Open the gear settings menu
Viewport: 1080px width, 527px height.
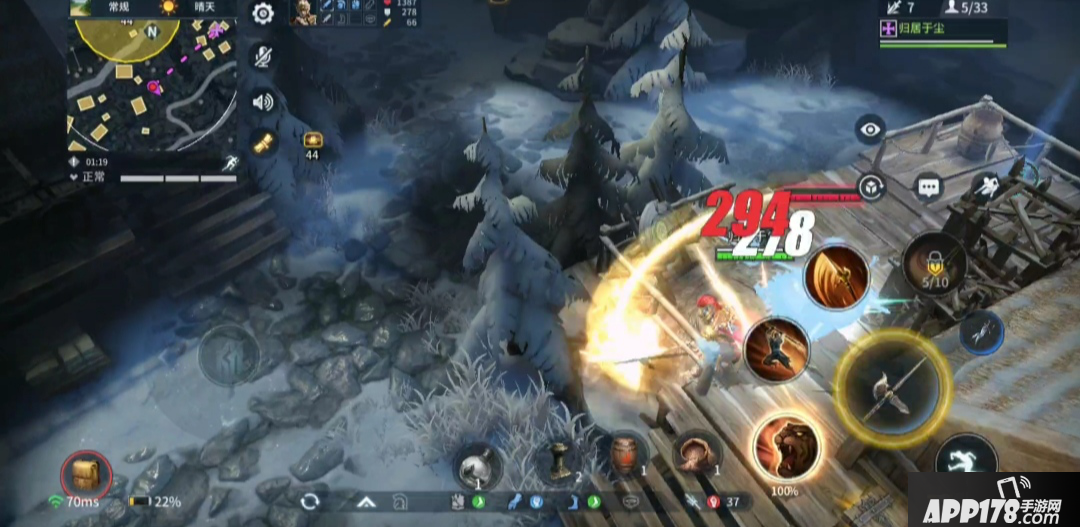263,14
